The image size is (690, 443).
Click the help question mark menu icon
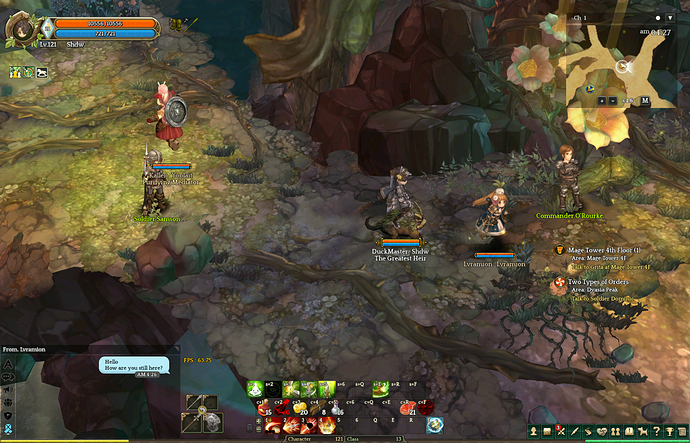coord(656,432)
